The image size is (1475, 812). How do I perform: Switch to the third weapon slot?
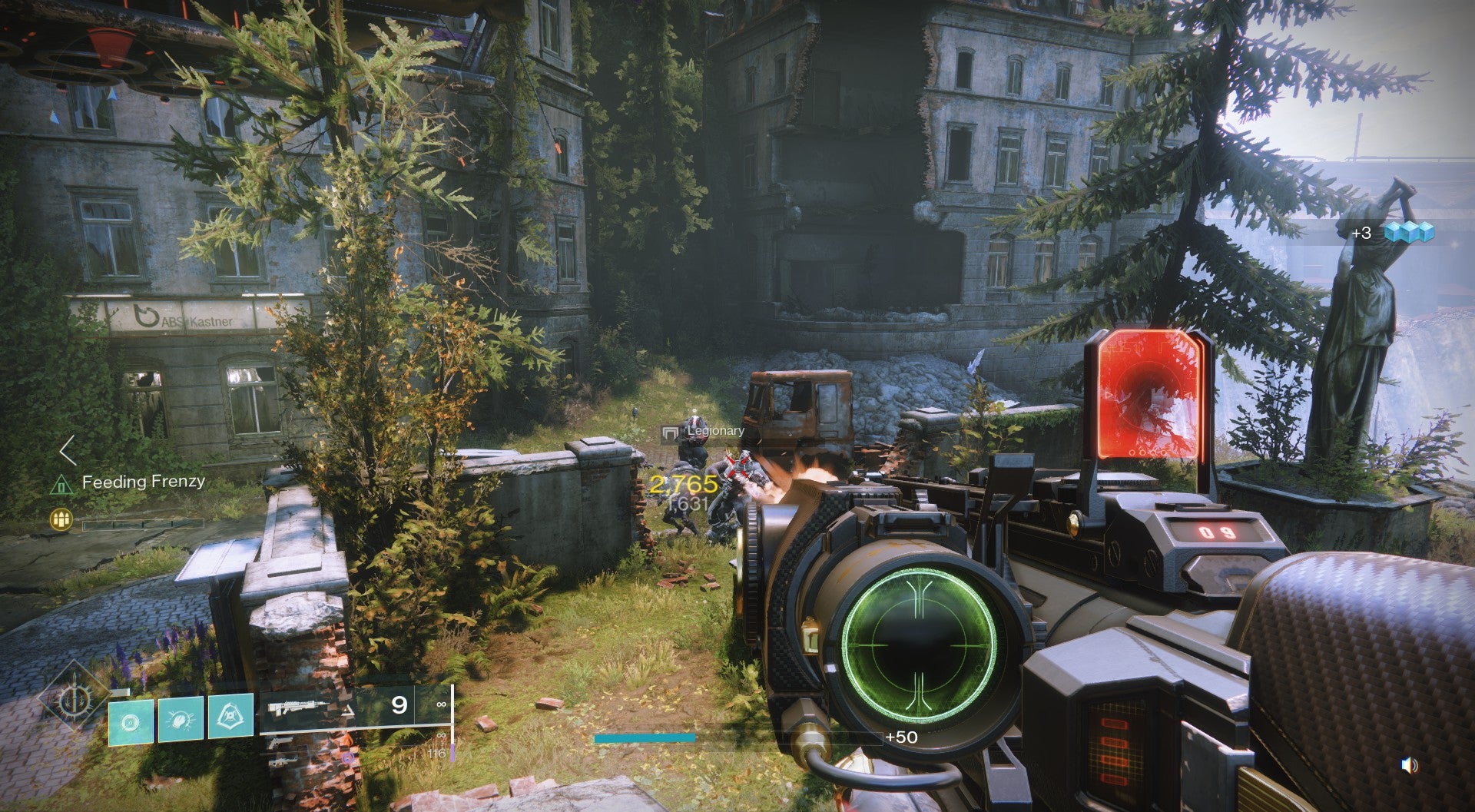(281, 759)
